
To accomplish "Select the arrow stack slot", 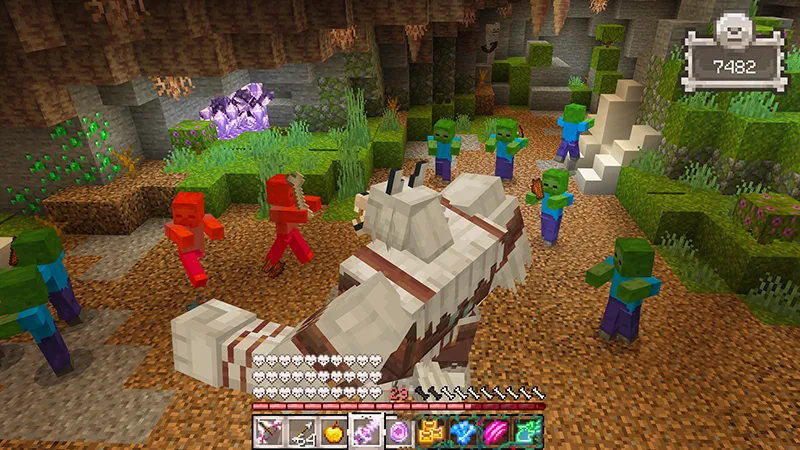I will (301, 432).
